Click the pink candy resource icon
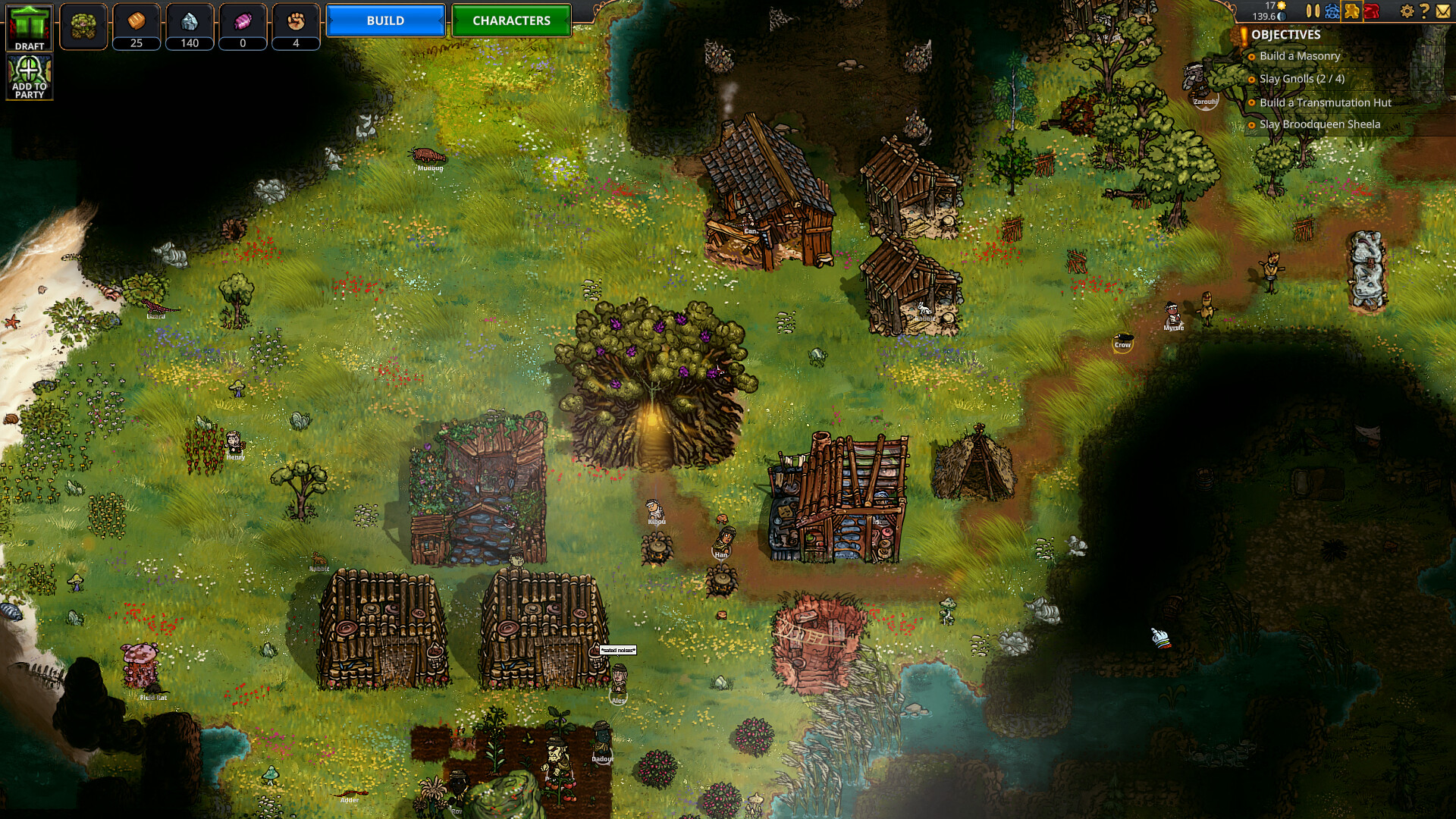Screen dimensions: 1456x819 243,21
